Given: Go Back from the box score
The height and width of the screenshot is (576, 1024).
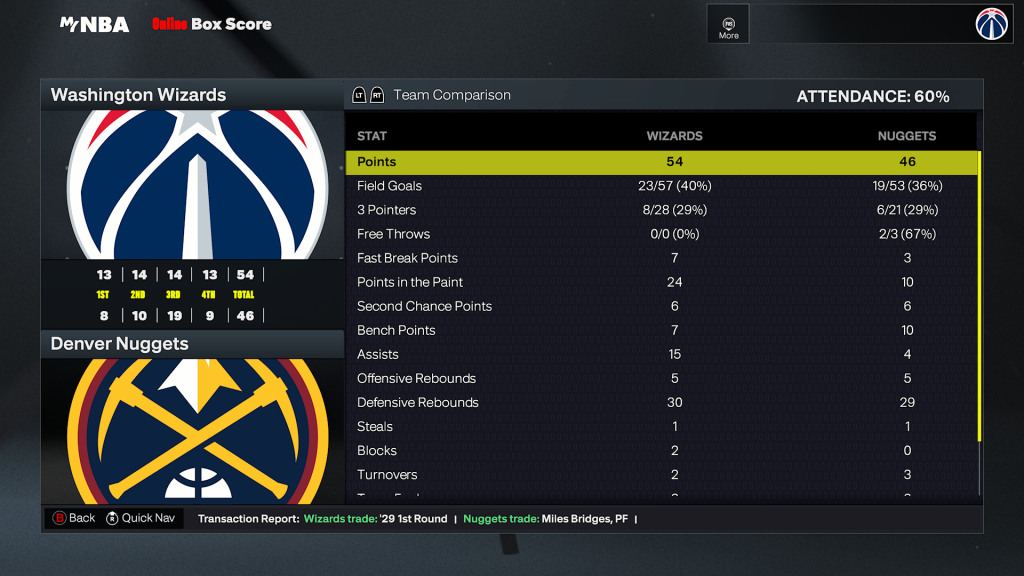Looking at the screenshot, I should pyautogui.click(x=74, y=518).
